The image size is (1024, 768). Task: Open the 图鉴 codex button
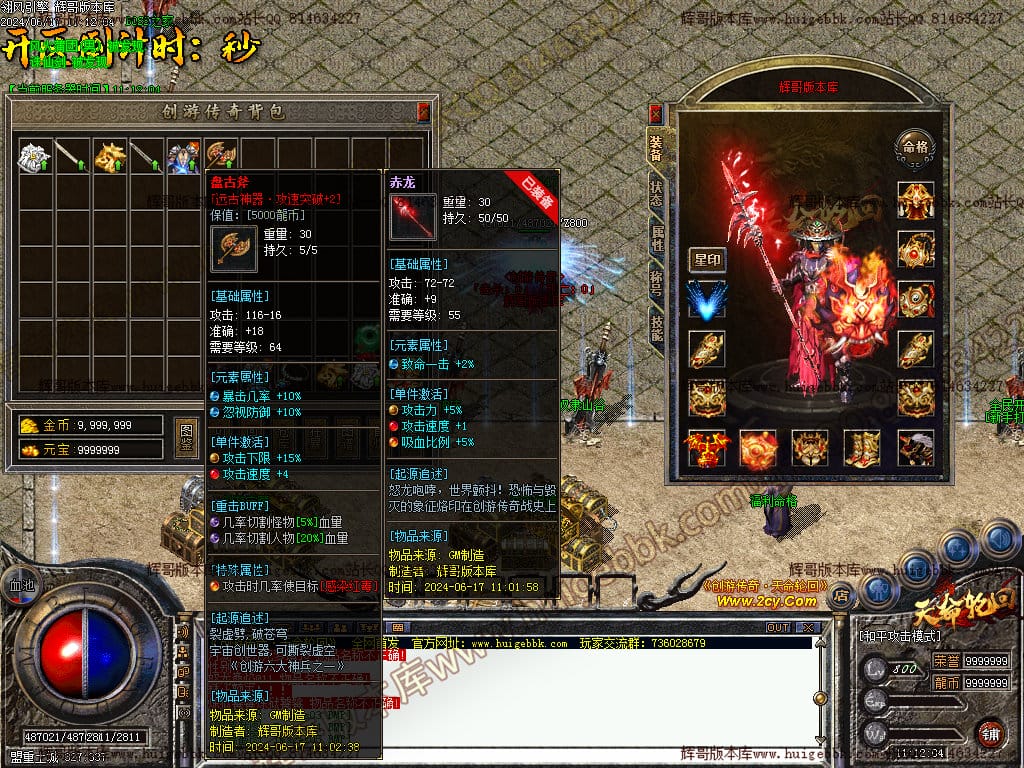point(185,437)
